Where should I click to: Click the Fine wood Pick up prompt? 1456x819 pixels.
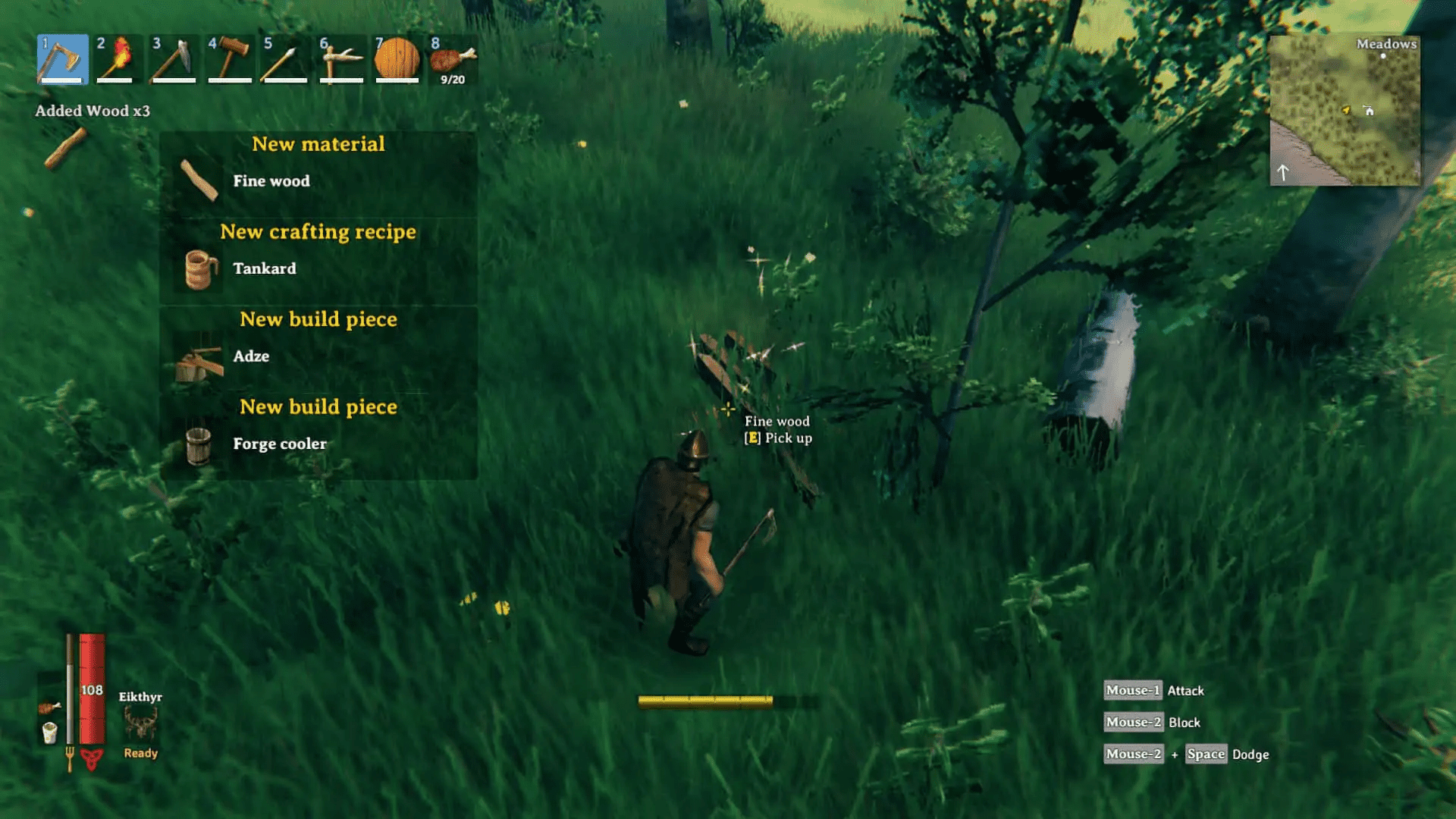(777, 429)
